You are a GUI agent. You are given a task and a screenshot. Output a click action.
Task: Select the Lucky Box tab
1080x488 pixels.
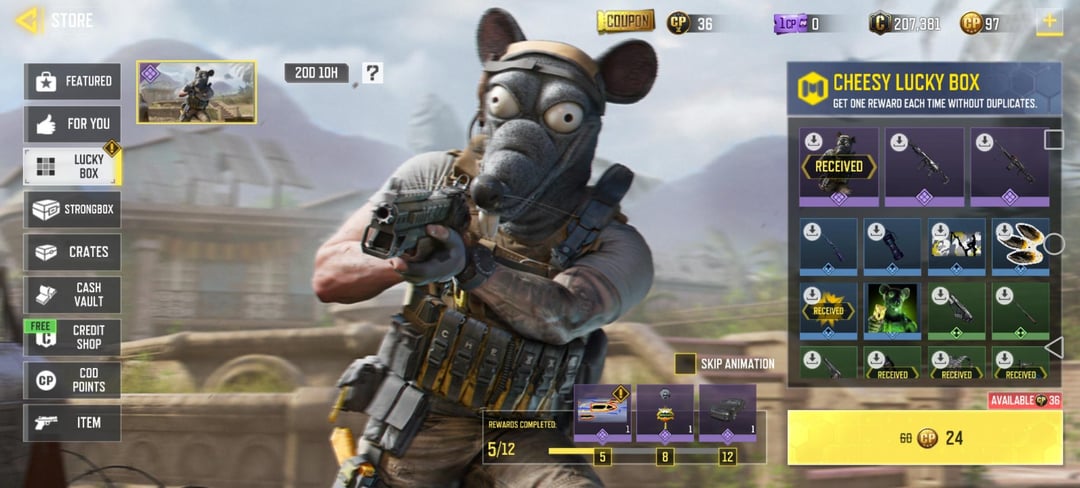(x=72, y=166)
